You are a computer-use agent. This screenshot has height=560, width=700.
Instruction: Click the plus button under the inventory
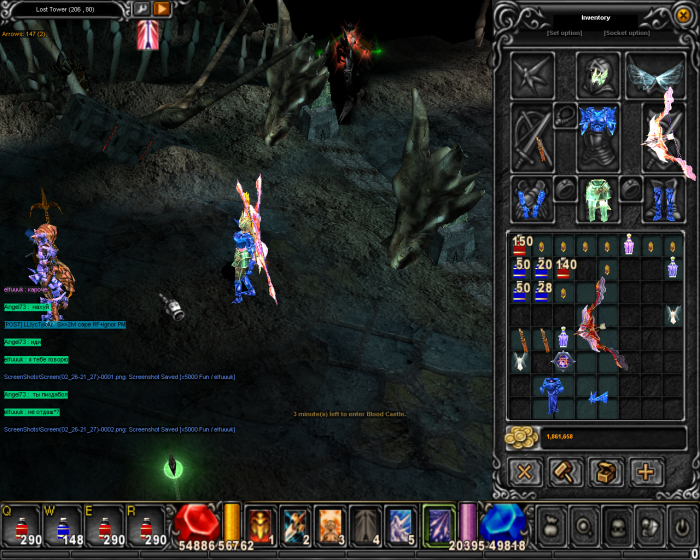click(645, 471)
